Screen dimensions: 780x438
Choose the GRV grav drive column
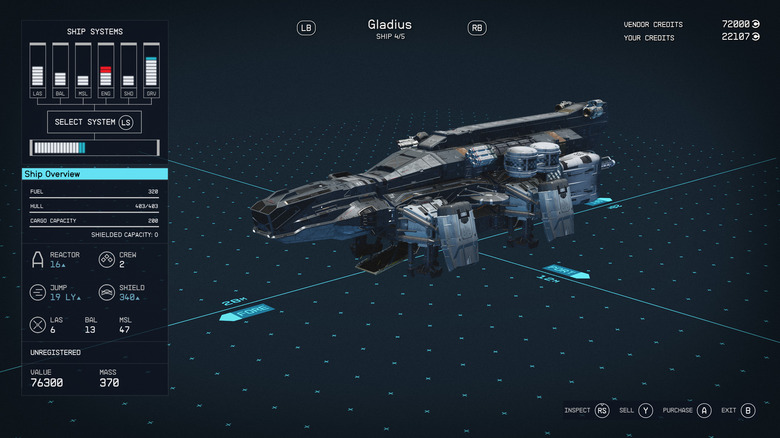151,70
